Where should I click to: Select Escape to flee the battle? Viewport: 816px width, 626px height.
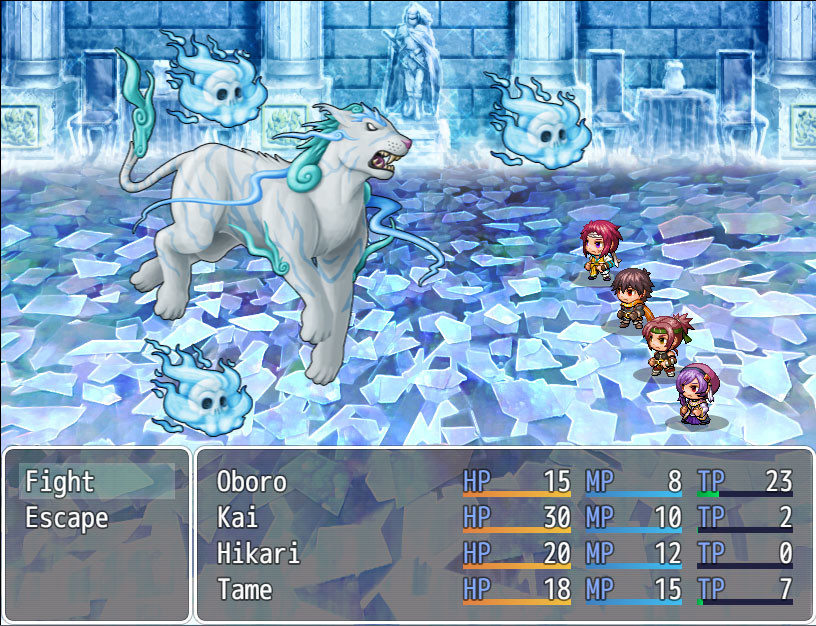[x=66, y=518]
